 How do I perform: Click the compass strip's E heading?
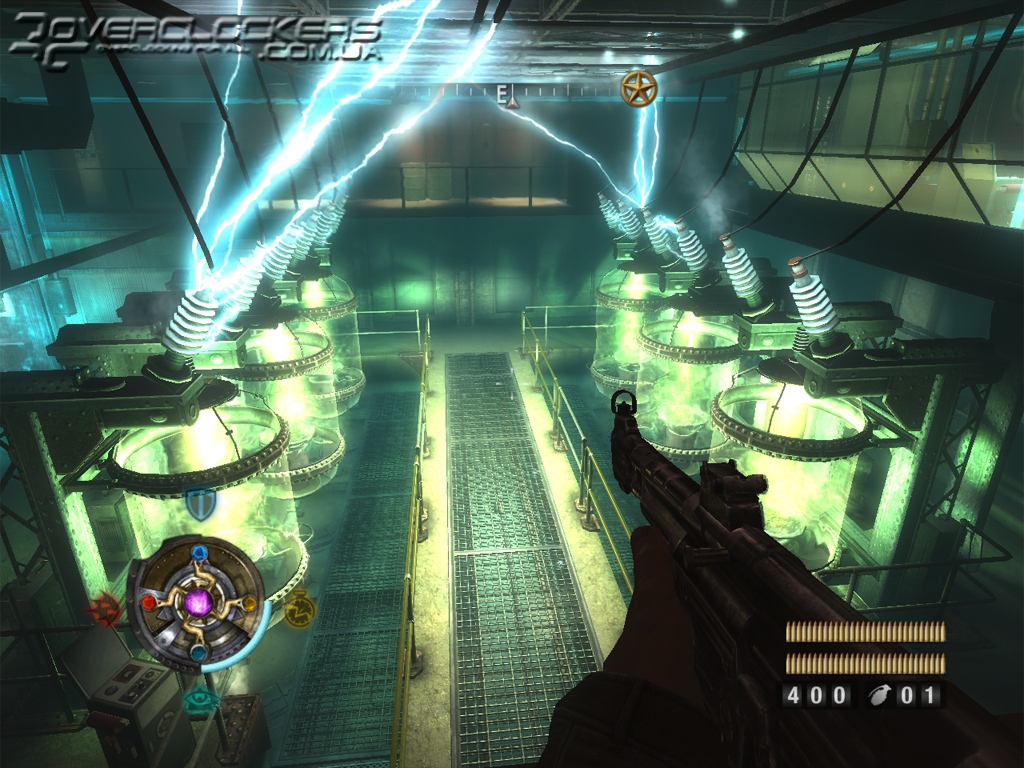coord(503,92)
